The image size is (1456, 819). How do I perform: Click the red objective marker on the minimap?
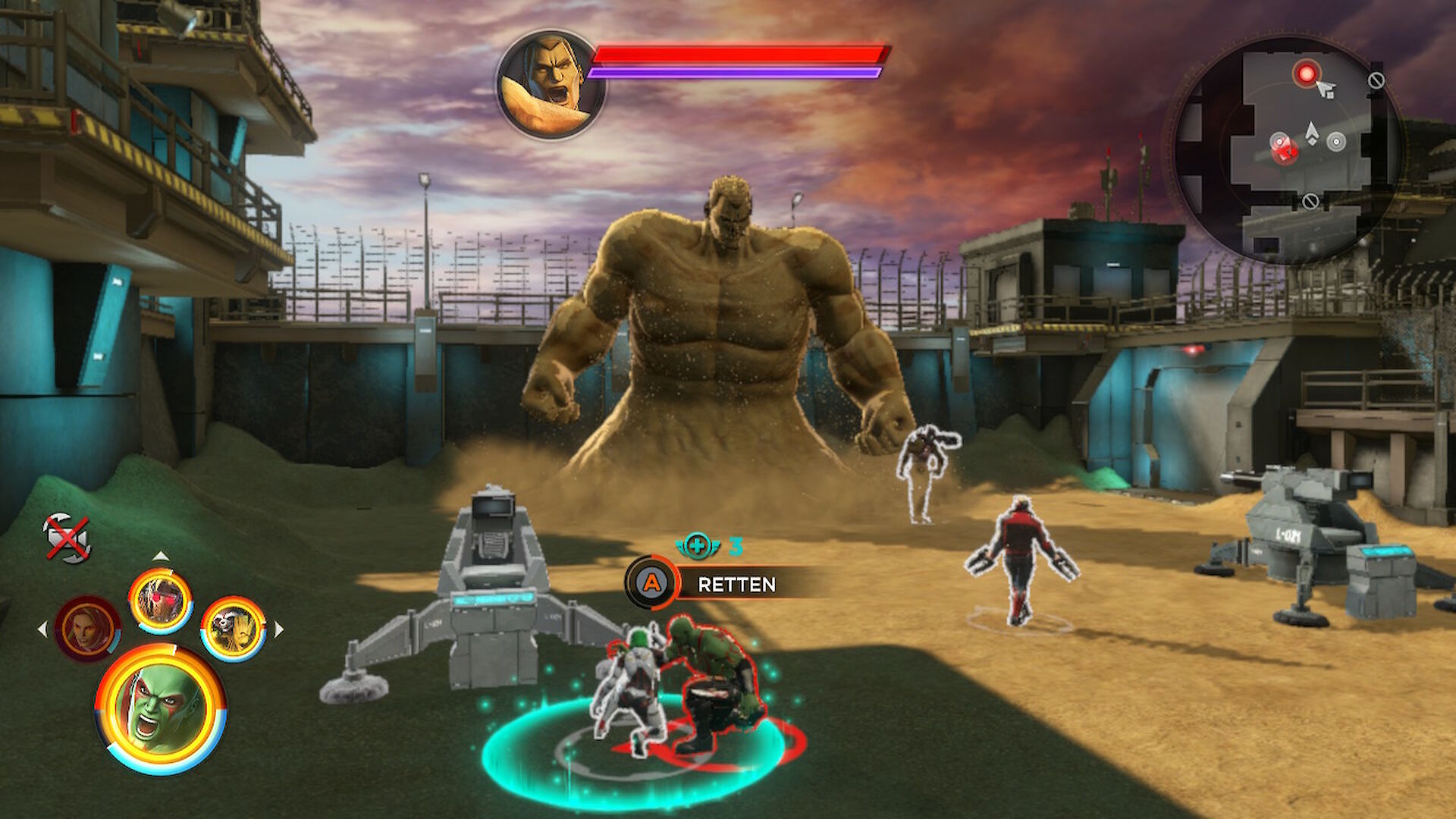(x=1306, y=74)
